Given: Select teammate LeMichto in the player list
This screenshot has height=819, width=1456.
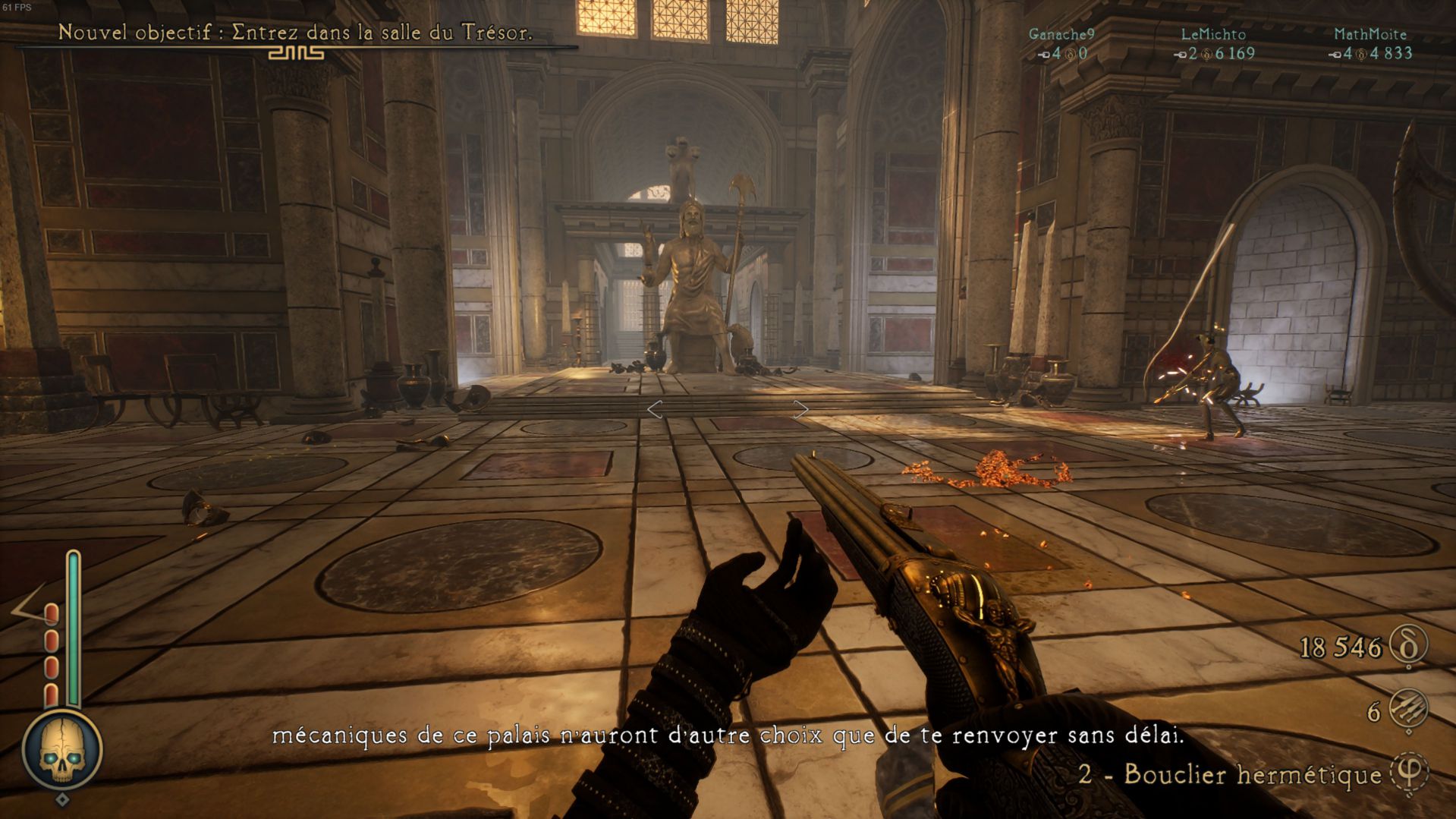Looking at the screenshot, I should tap(1213, 34).
